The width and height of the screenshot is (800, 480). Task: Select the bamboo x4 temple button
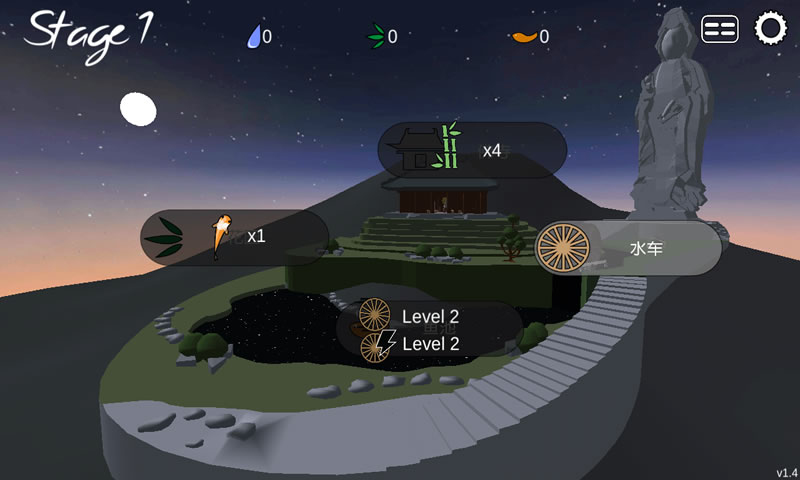point(472,150)
